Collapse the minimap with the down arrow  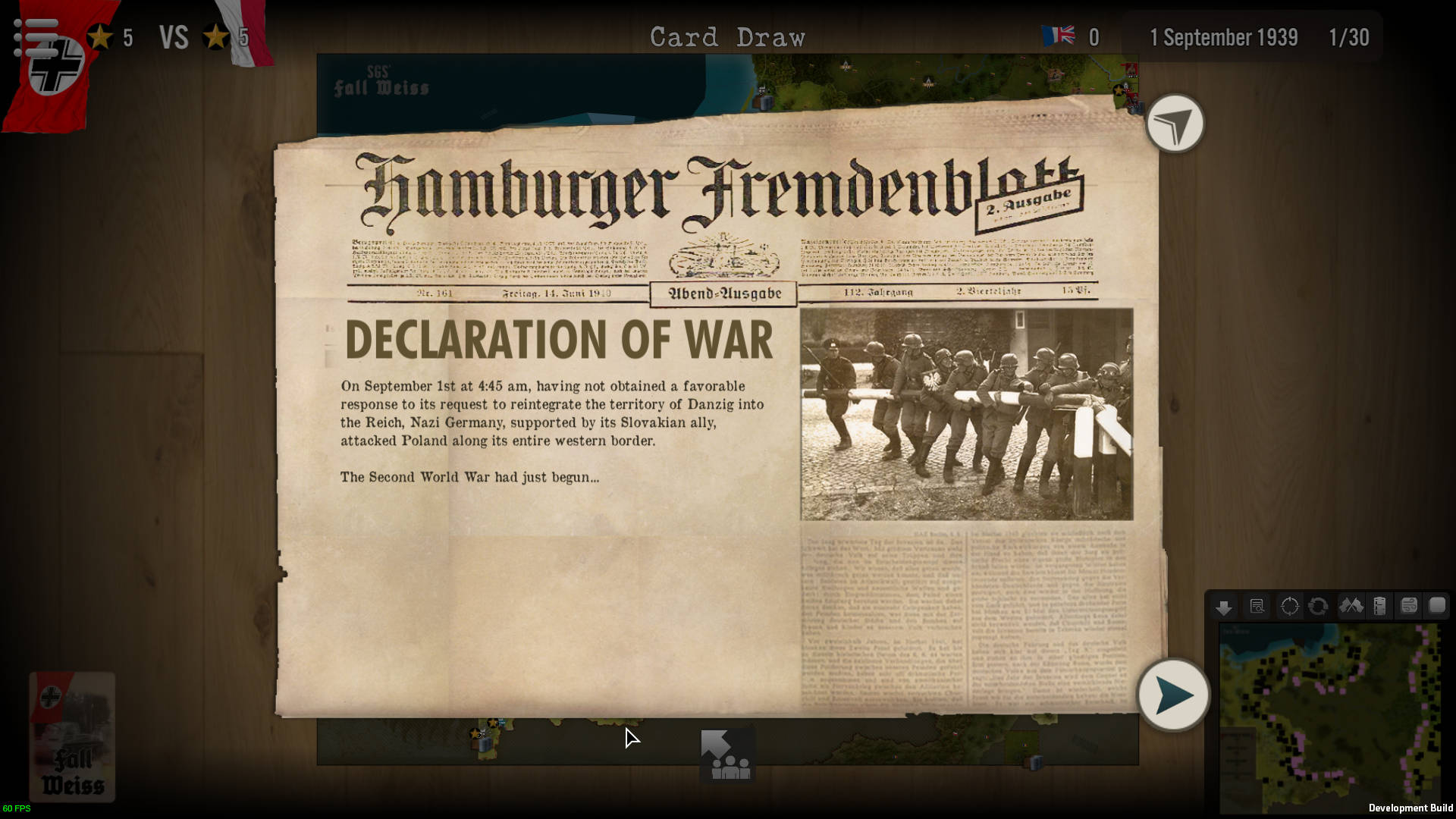(1223, 607)
